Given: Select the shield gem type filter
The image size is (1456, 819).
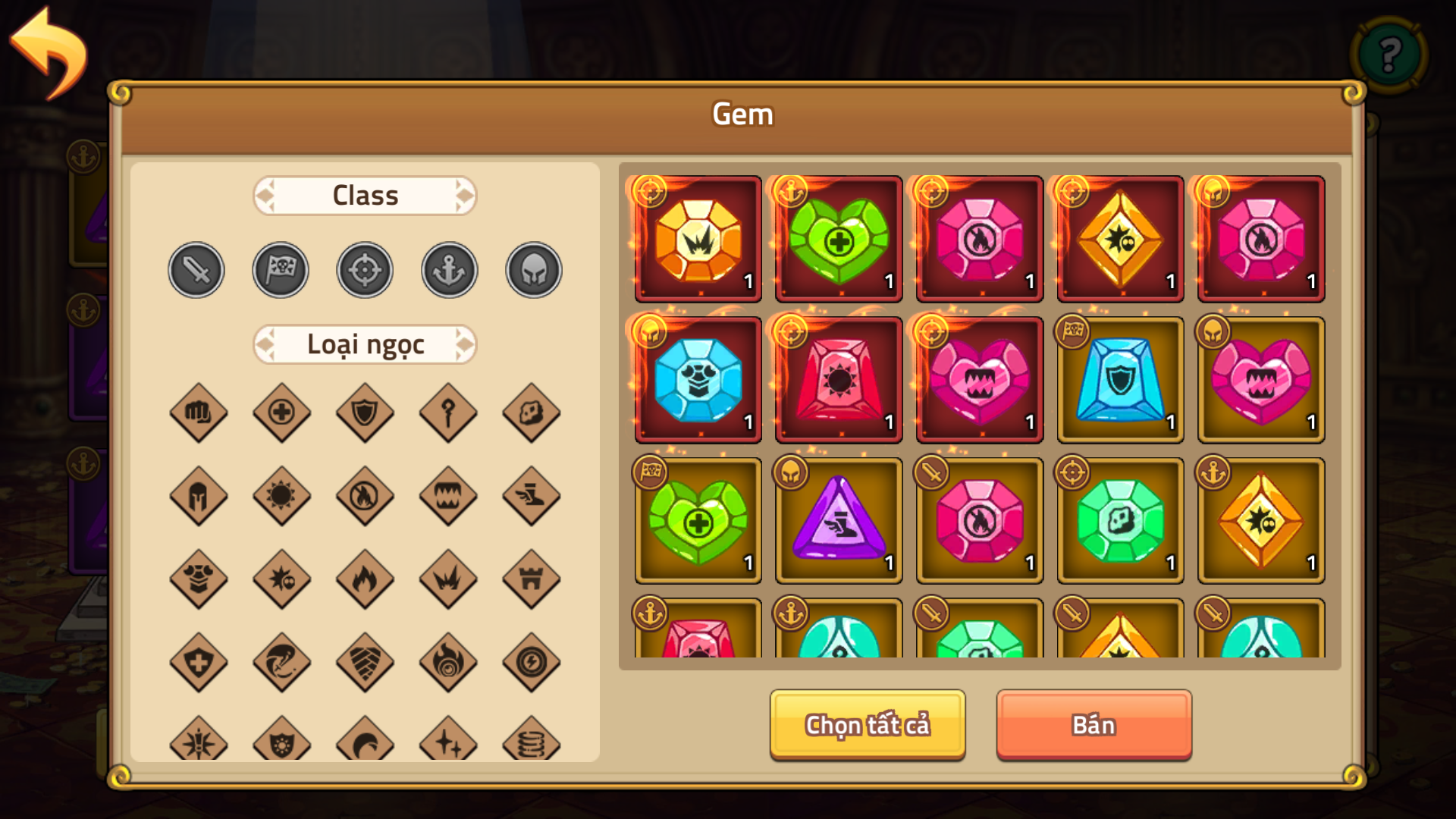Looking at the screenshot, I should (365, 413).
